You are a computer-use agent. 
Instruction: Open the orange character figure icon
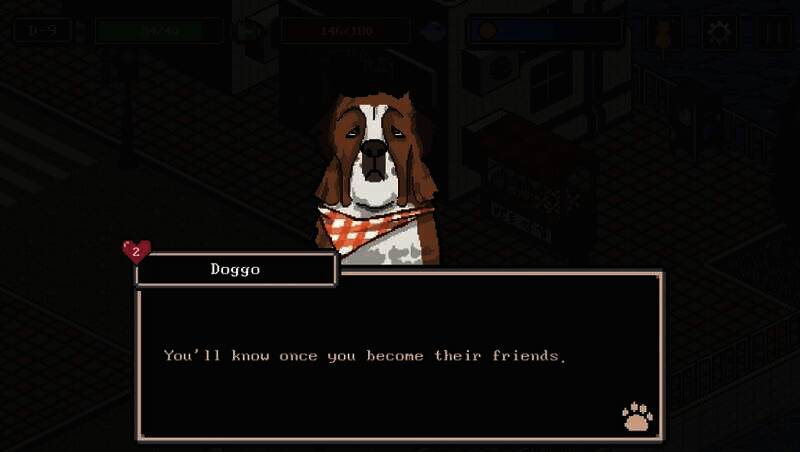(x=664, y=31)
